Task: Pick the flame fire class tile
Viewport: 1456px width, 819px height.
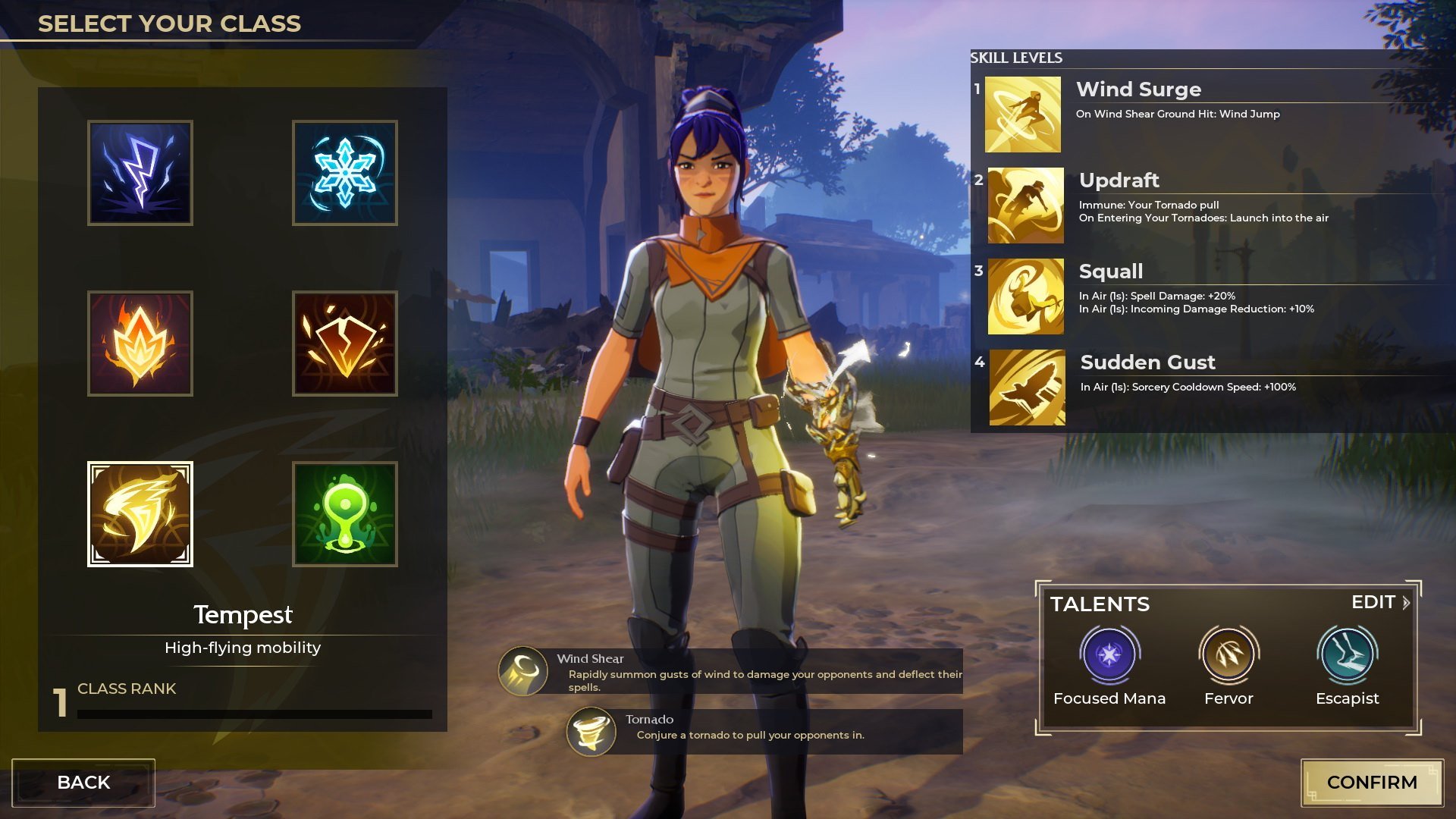Action: click(140, 344)
